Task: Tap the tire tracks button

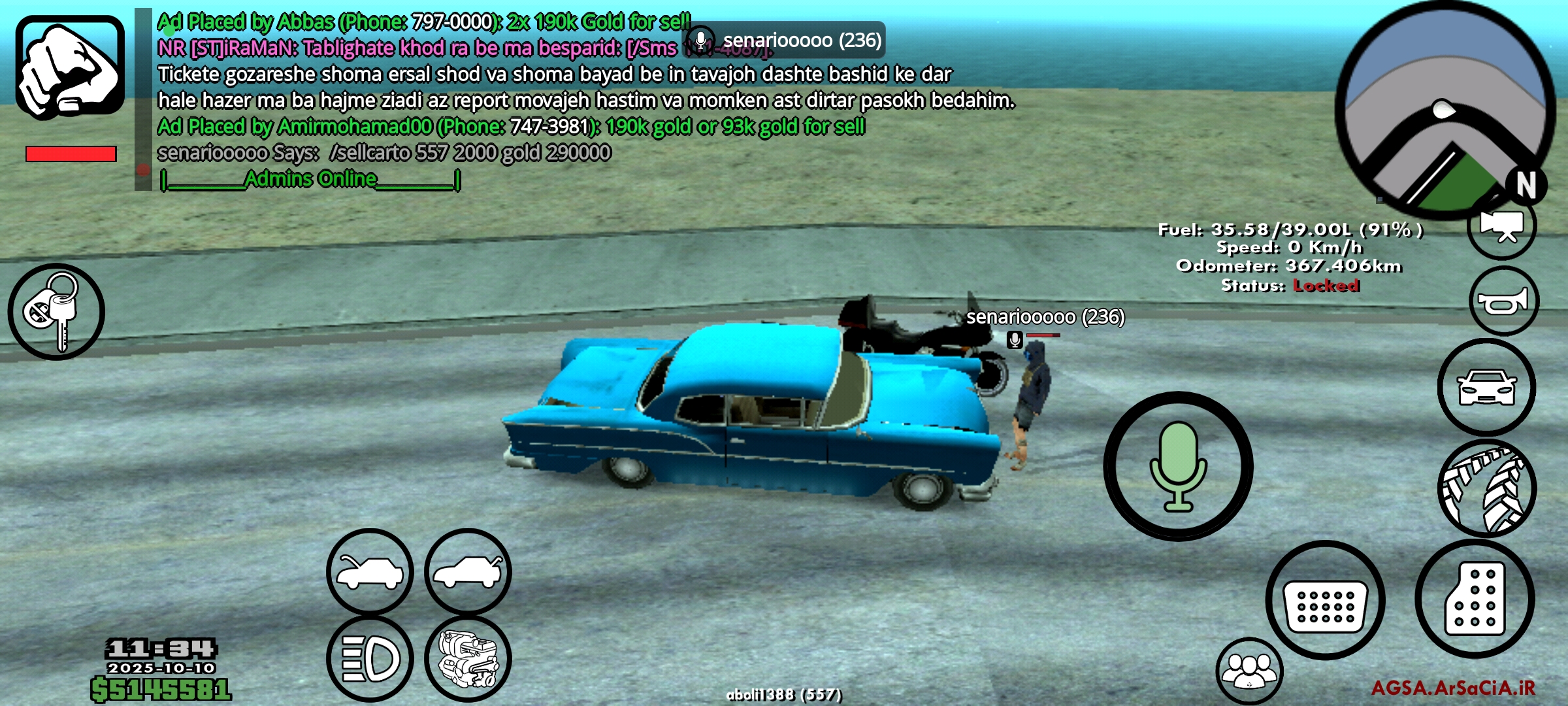Action: click(x=1487, y=488)
